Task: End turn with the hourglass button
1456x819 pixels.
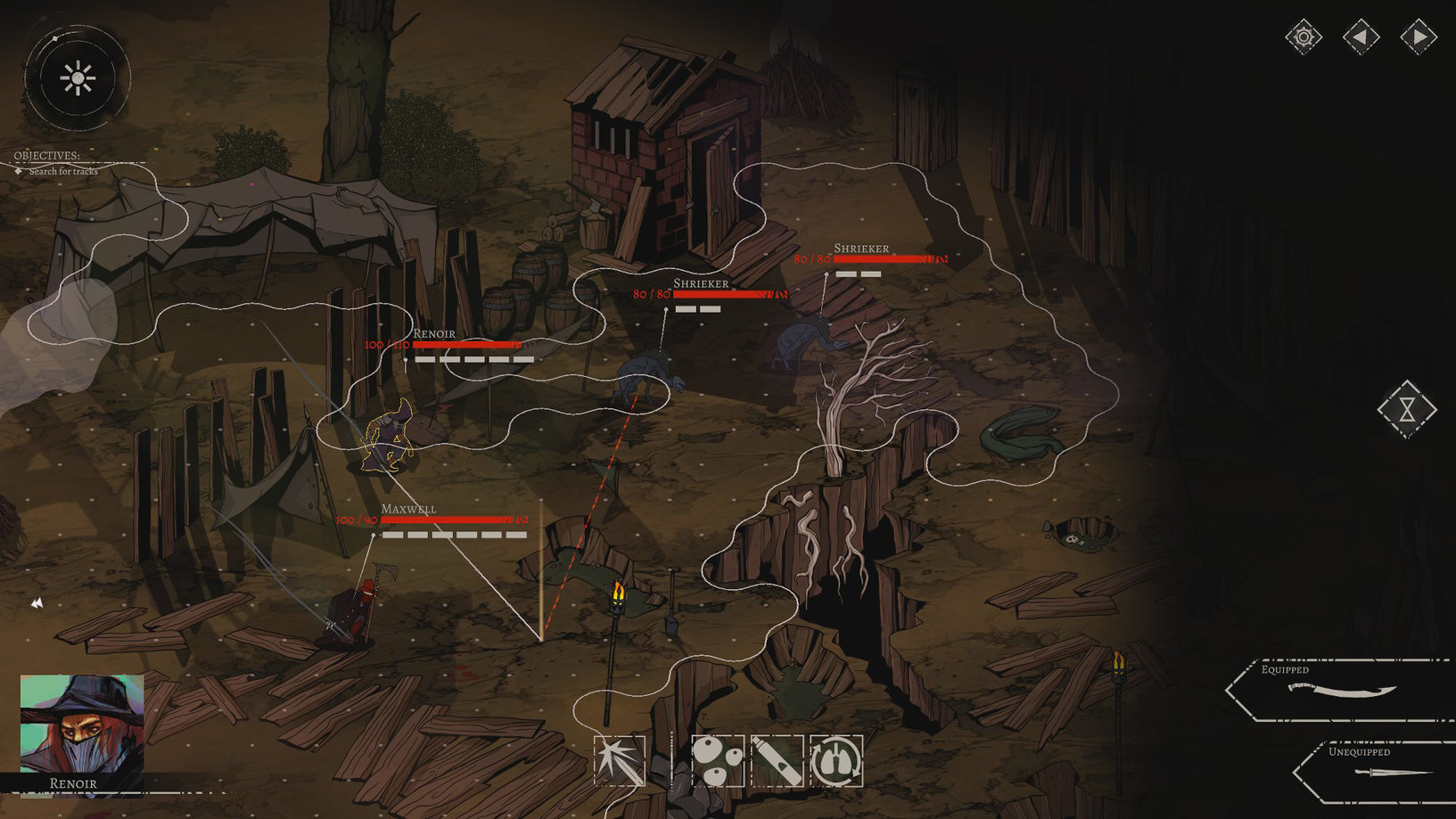Action: click(x=1406, y=409)
